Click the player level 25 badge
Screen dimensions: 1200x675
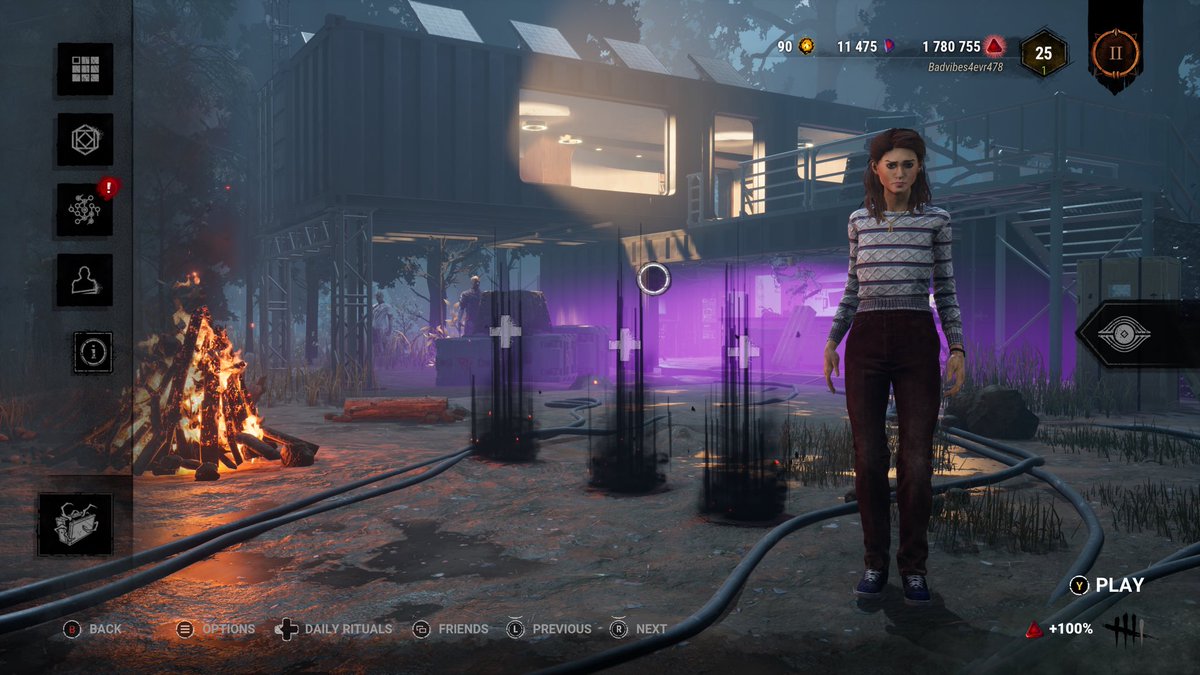[1043, 52]
